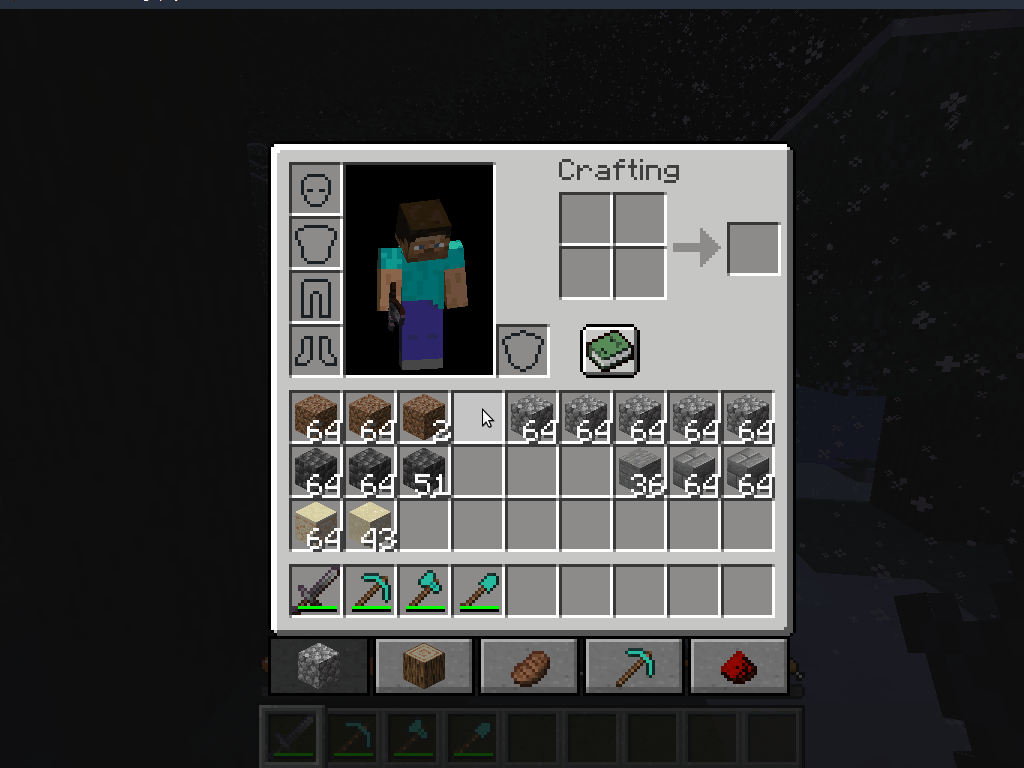Click the empty helmet armor slot

tap(316, 189)
